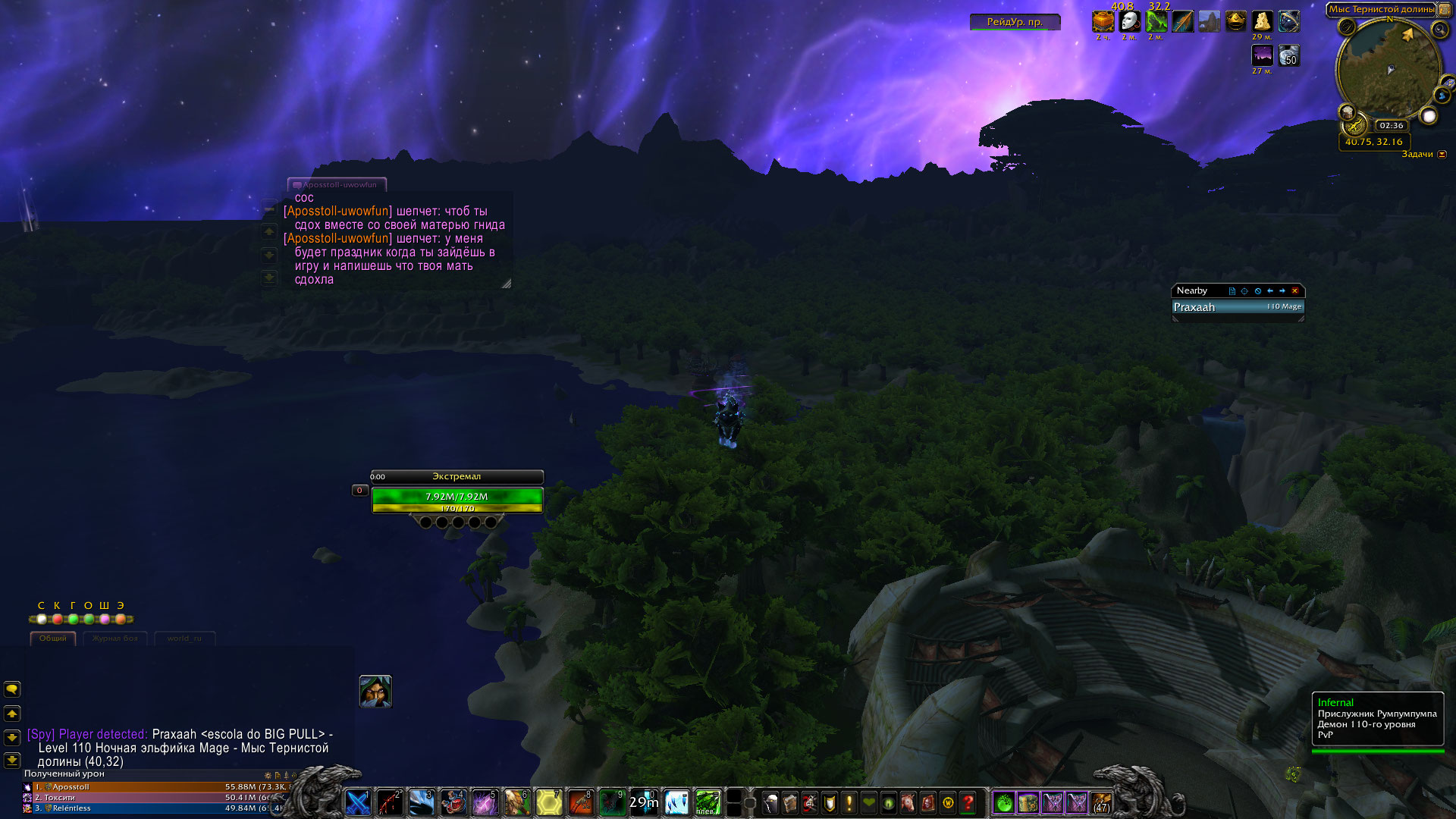1456x819 pixels.
Task: Activate the crossed blue swords ability
Action: click(x=358, y=802)
